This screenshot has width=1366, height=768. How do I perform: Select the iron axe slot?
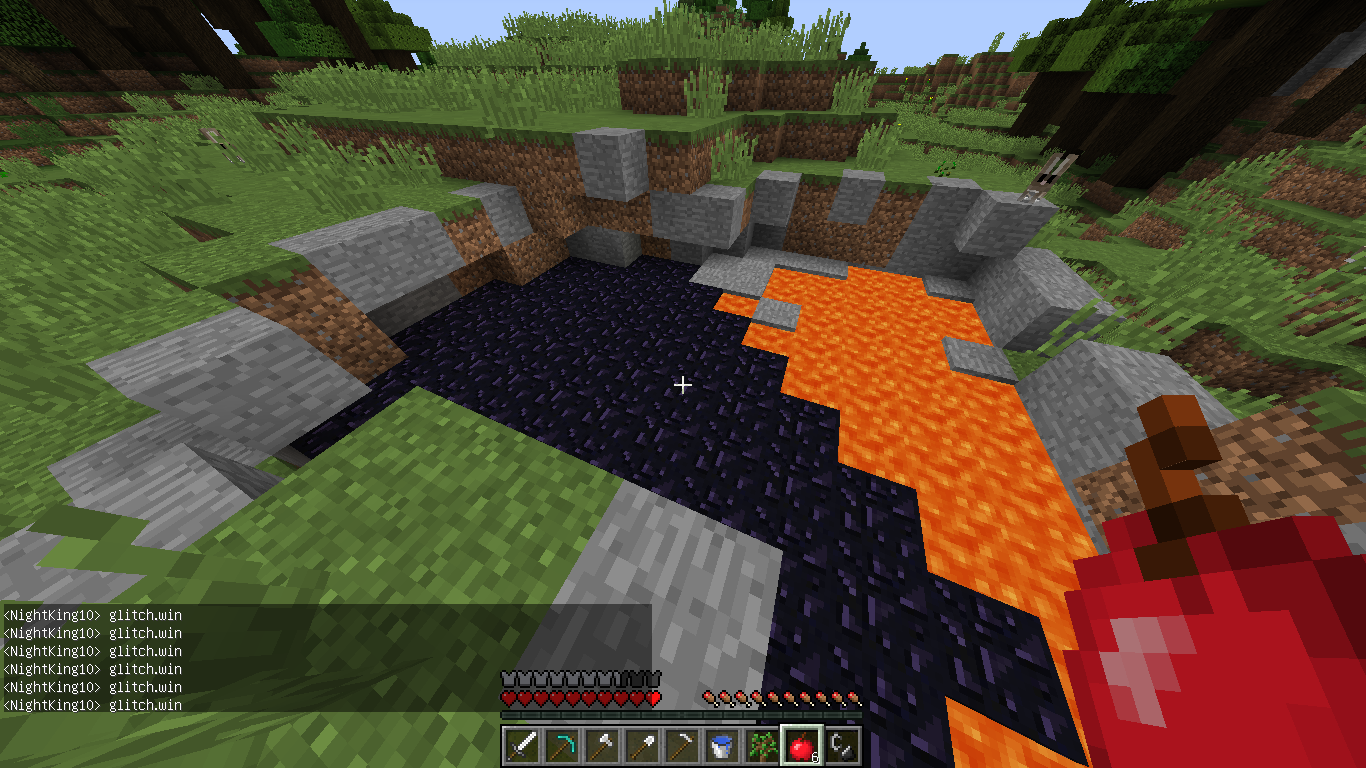coord(602,746)
